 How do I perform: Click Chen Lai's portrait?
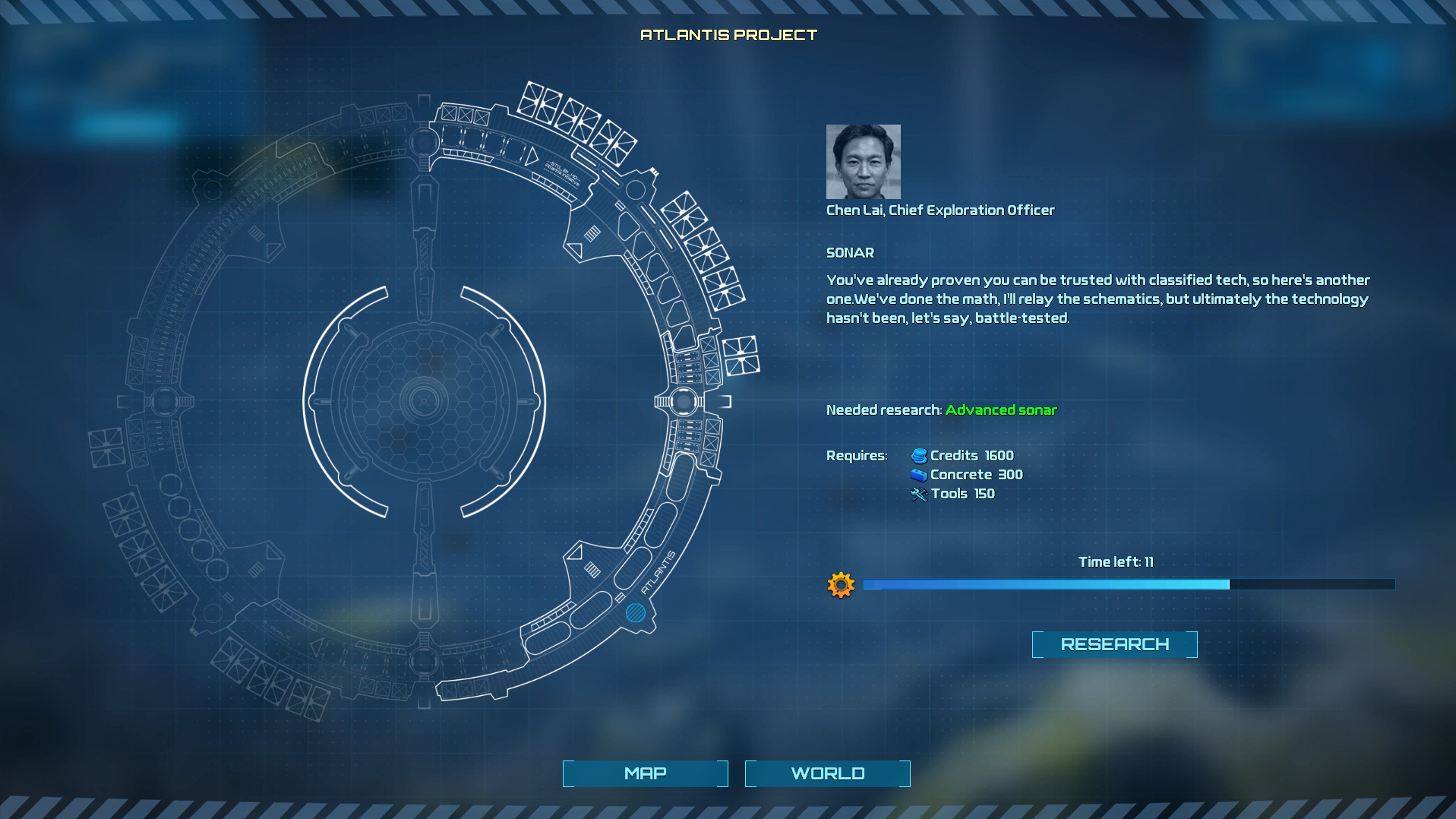tap(863, 161)
